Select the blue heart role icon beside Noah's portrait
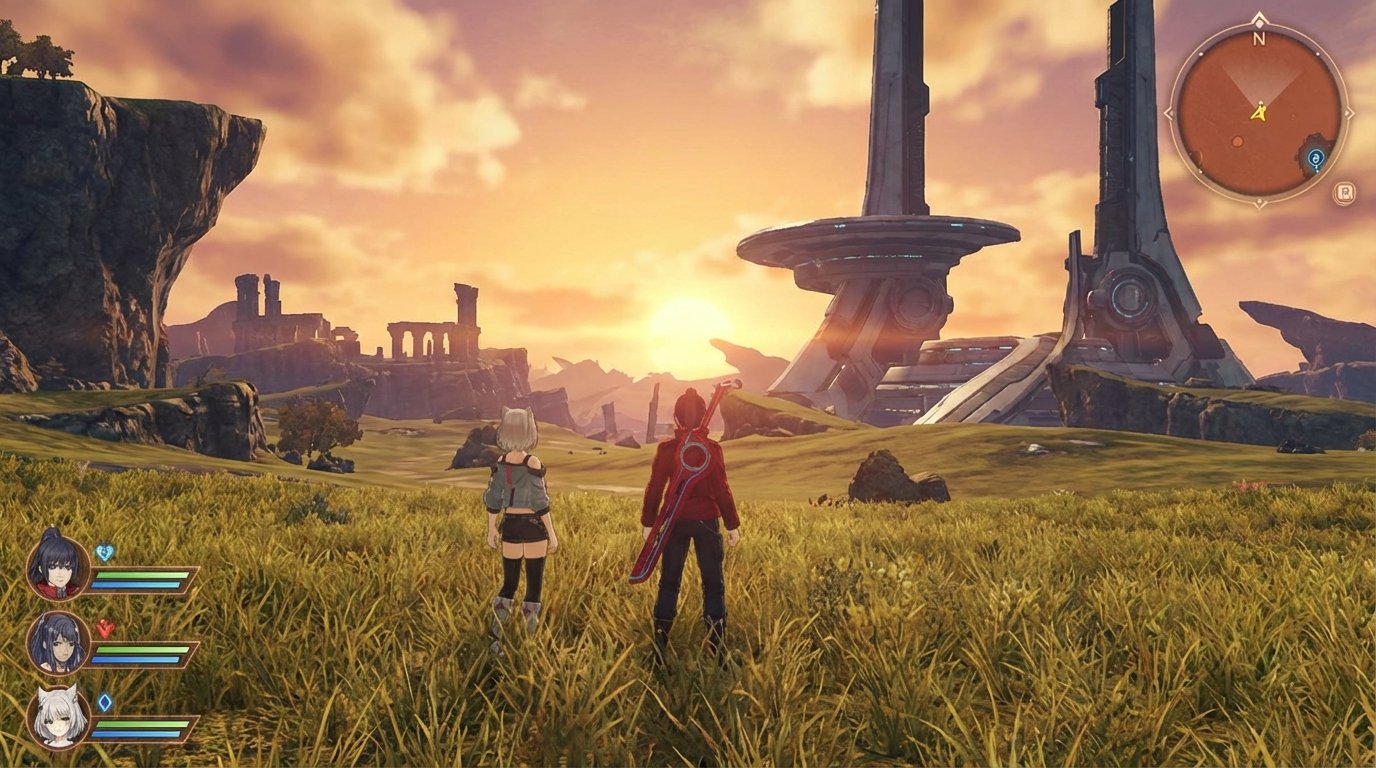The height and width of the screenshot is (768, 1376). point(105,552)
